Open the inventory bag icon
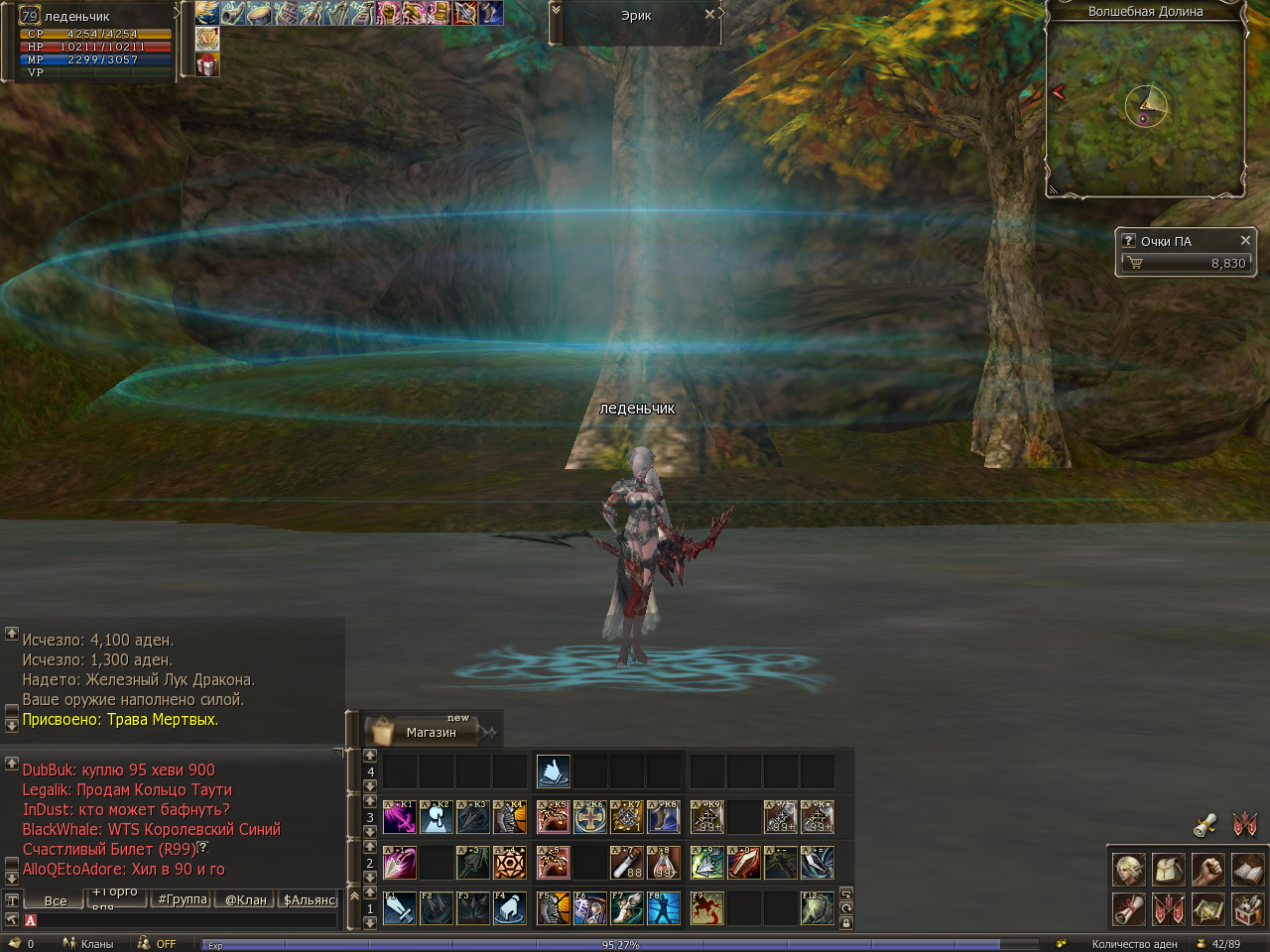 coord(1168,869)
